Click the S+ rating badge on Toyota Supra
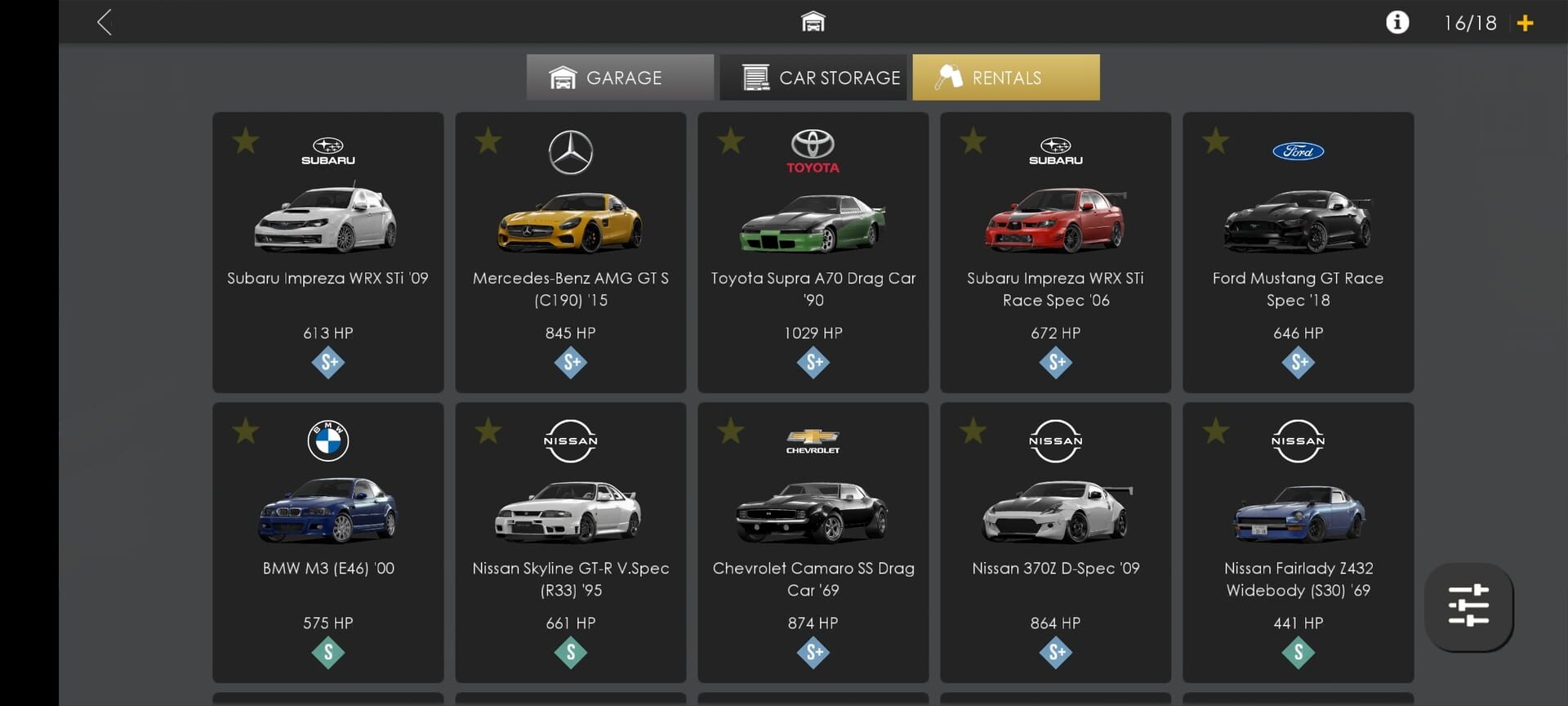The width and height of the screenshot is (1568, 706). [x=813, y=362]
